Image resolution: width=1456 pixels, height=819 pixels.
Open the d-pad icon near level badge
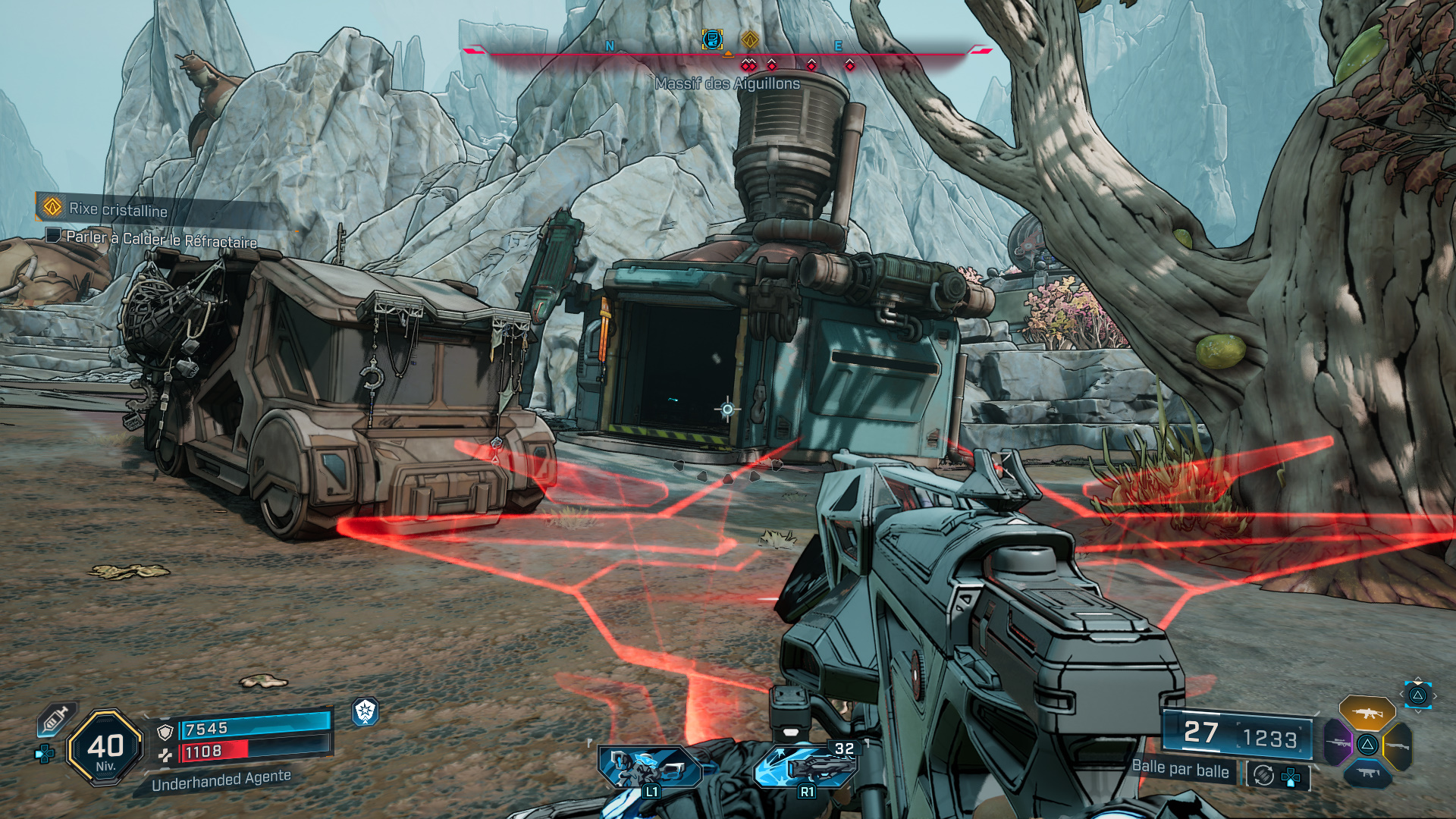point(43,754)
